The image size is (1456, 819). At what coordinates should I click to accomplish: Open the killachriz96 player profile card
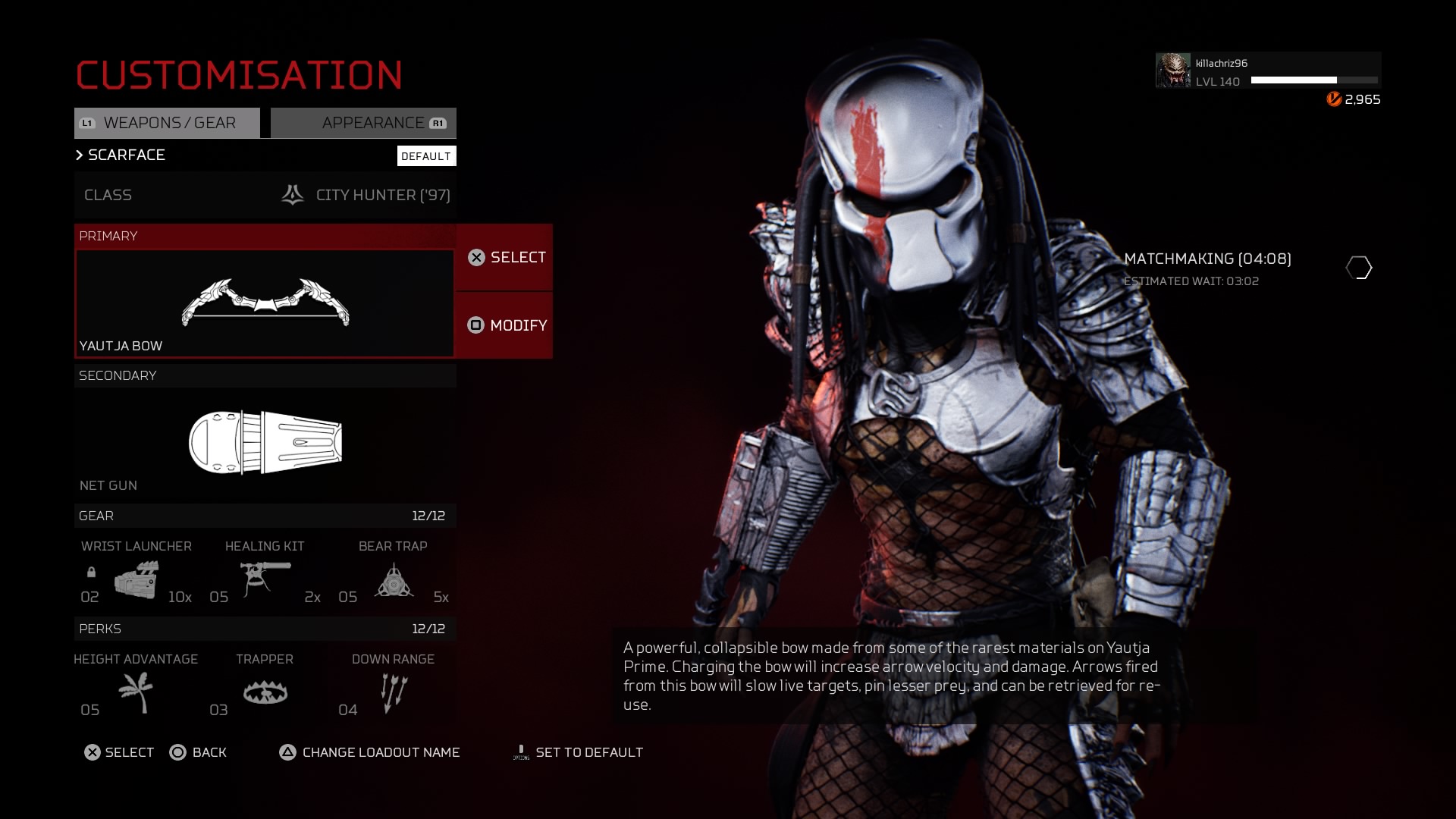point(1268,71)
